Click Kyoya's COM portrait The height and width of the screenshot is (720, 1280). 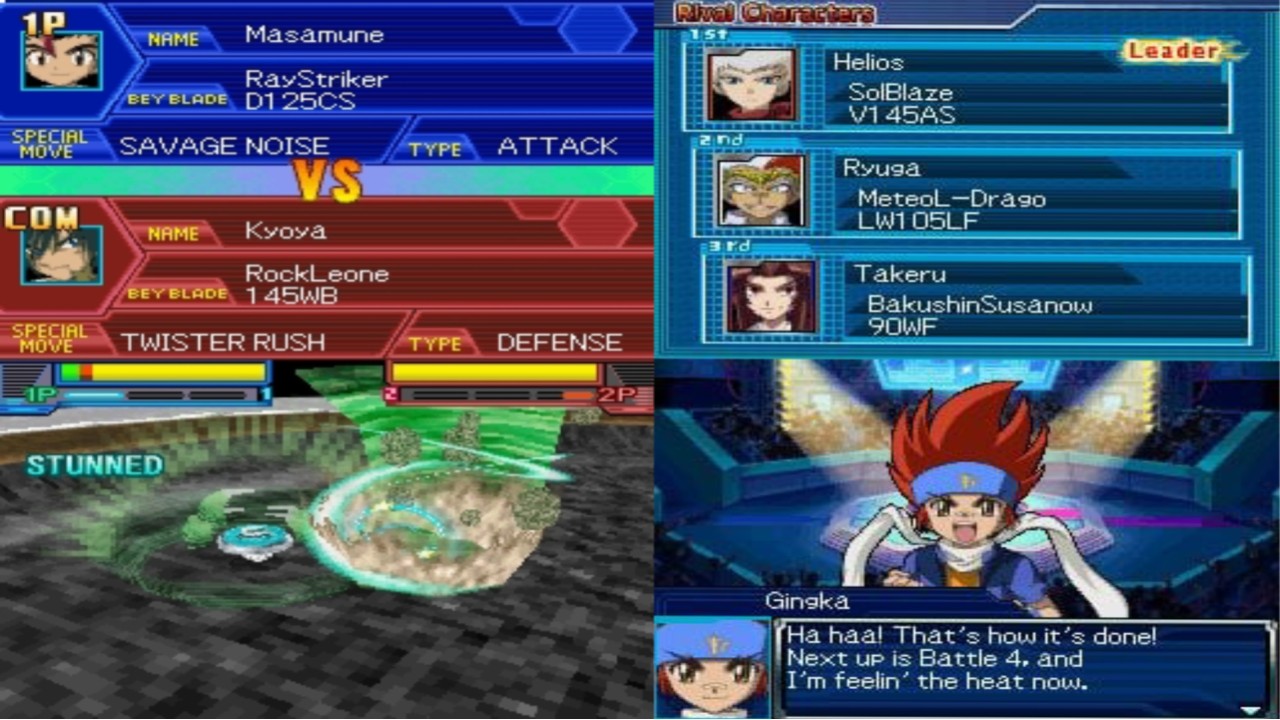point(61,254)
